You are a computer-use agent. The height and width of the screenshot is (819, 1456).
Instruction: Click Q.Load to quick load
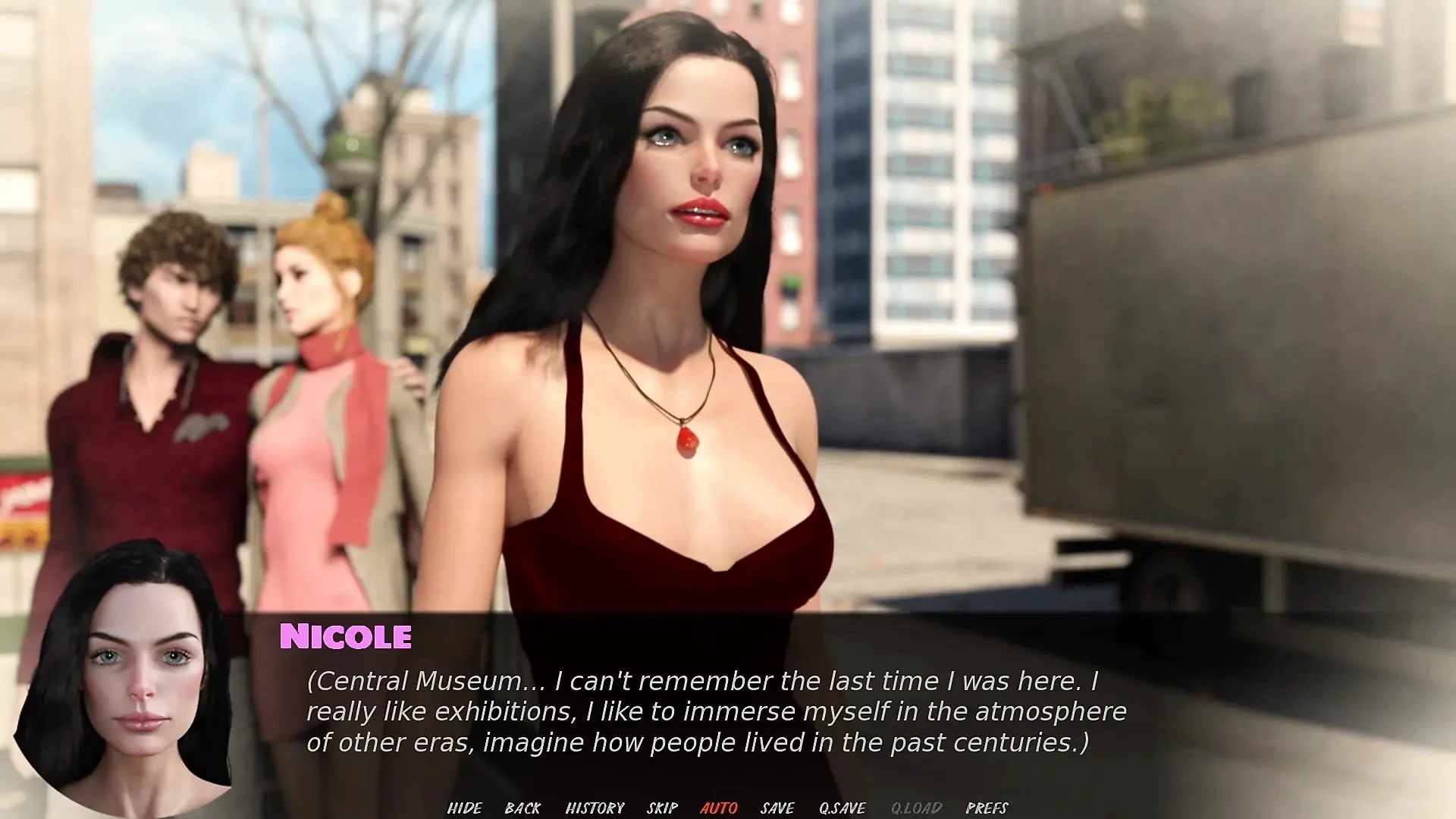click(916, 808)
